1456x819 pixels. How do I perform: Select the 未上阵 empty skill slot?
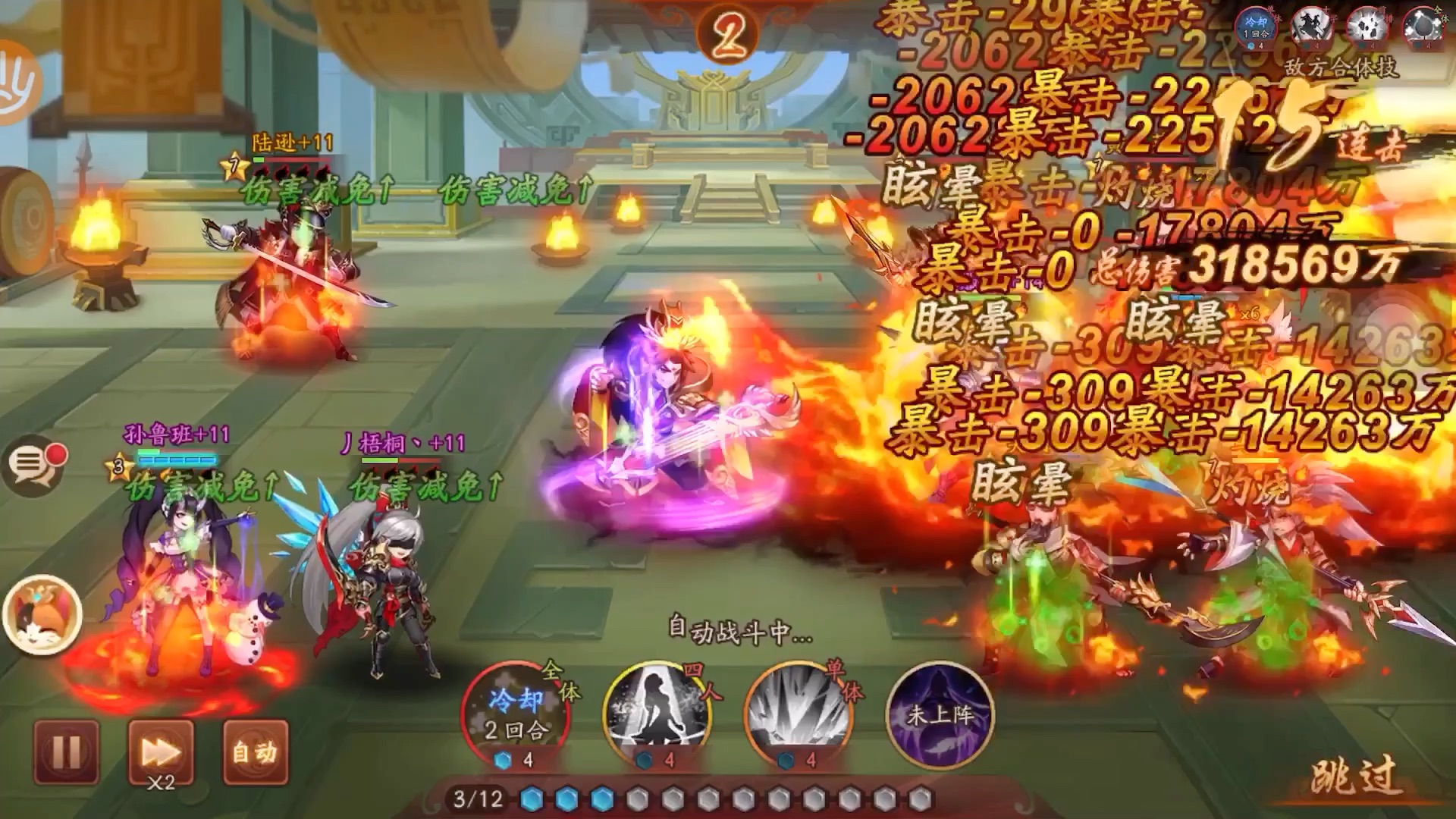(x=940, y=714)
